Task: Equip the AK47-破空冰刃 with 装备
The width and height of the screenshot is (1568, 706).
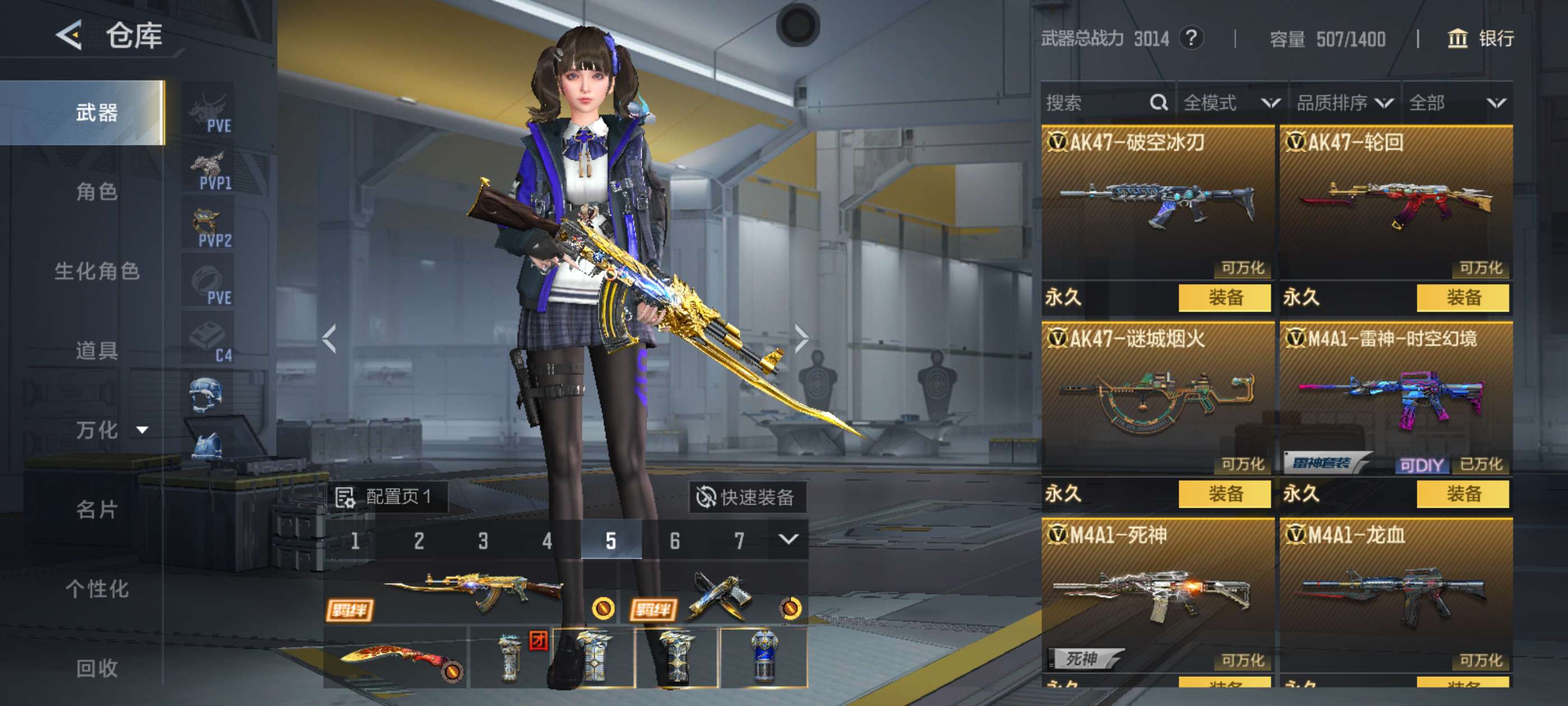Action: point(1224,298)
